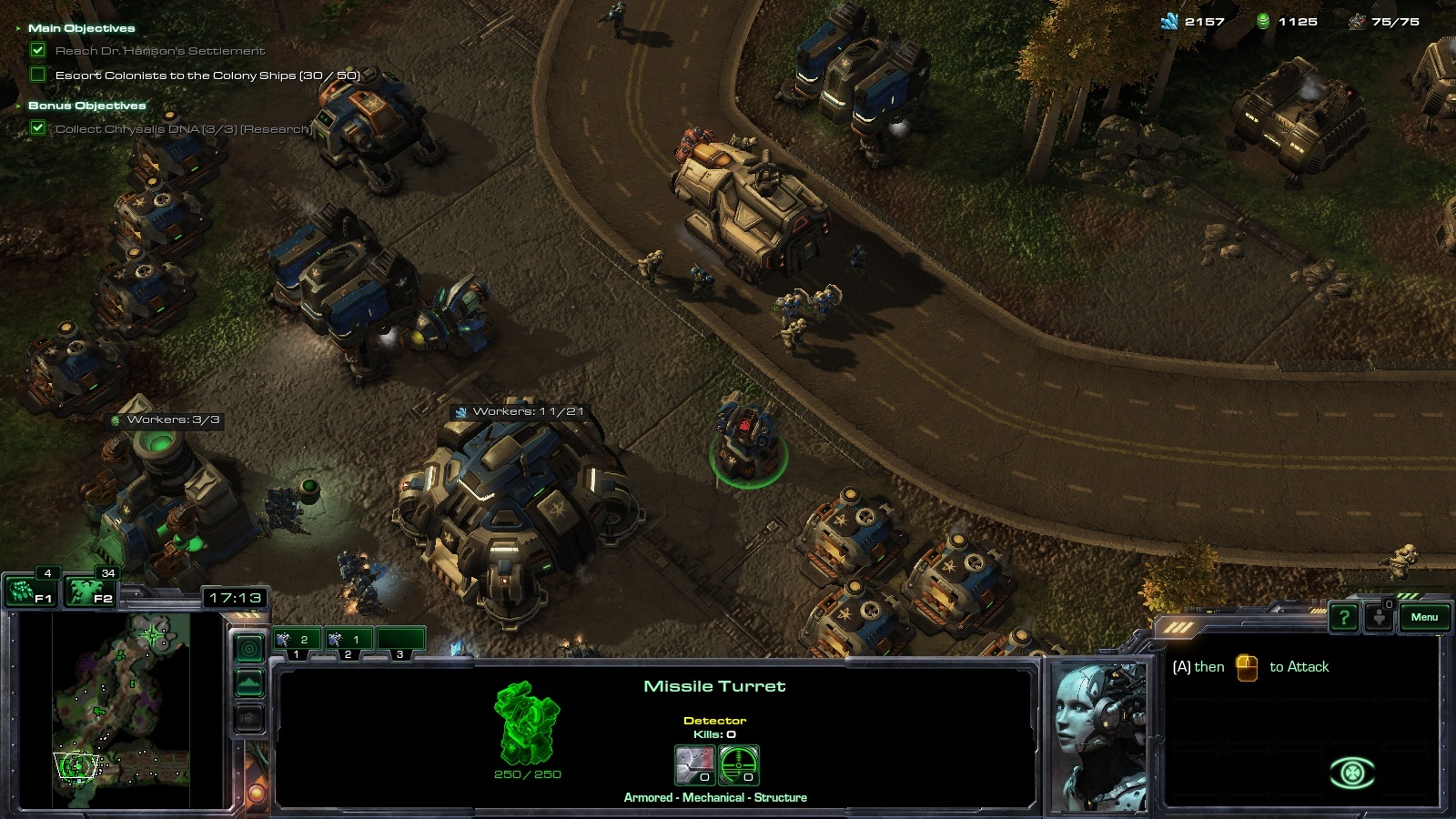The height and width of the screenshot is (819, 1456).
Task: Select control group 2
Action: [x=349, y=641]
